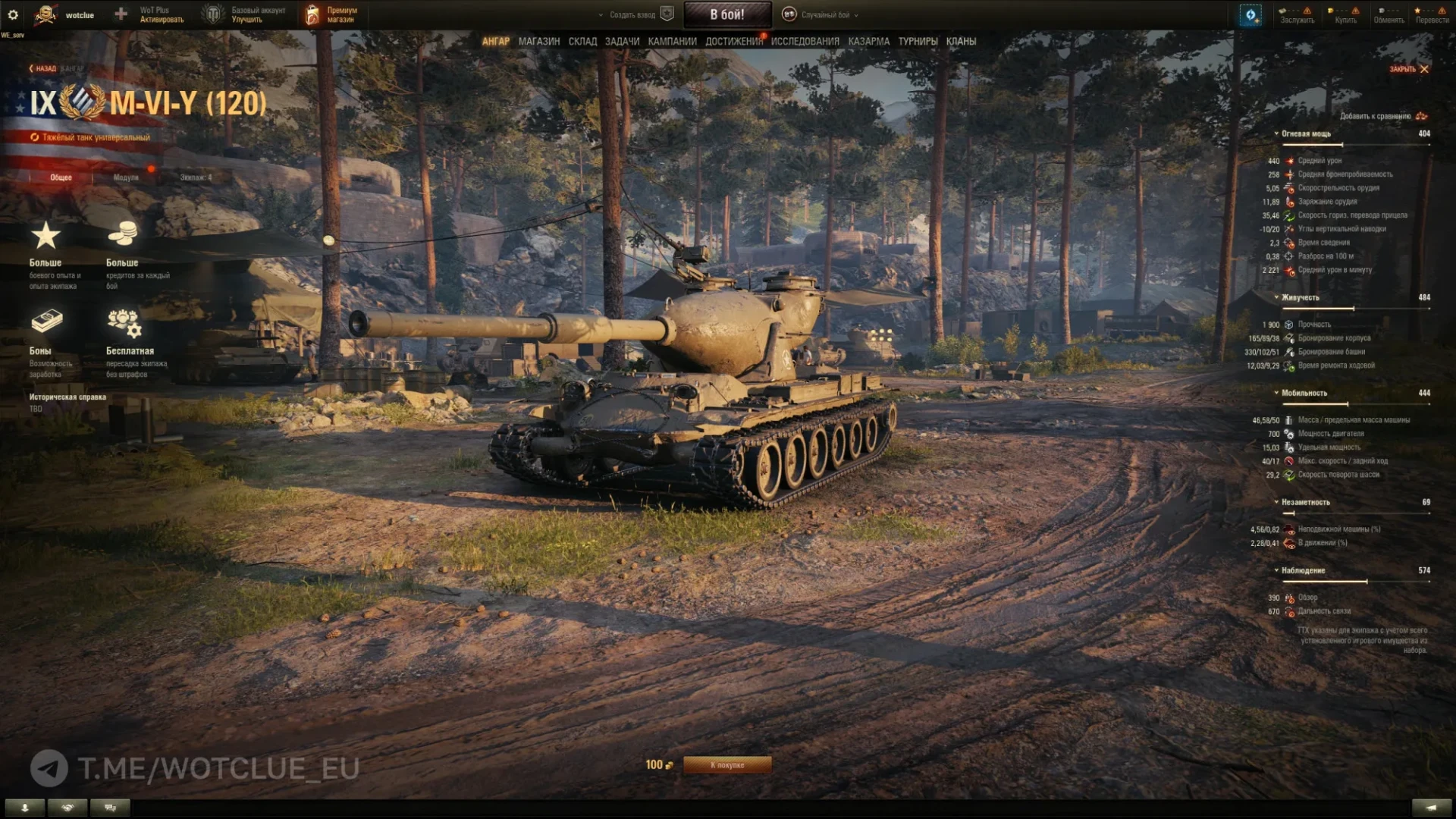The height and width of the screenshot is (819, 1456).
Task: Open the МАГАЗИН menu
Action: pos(538,42)
